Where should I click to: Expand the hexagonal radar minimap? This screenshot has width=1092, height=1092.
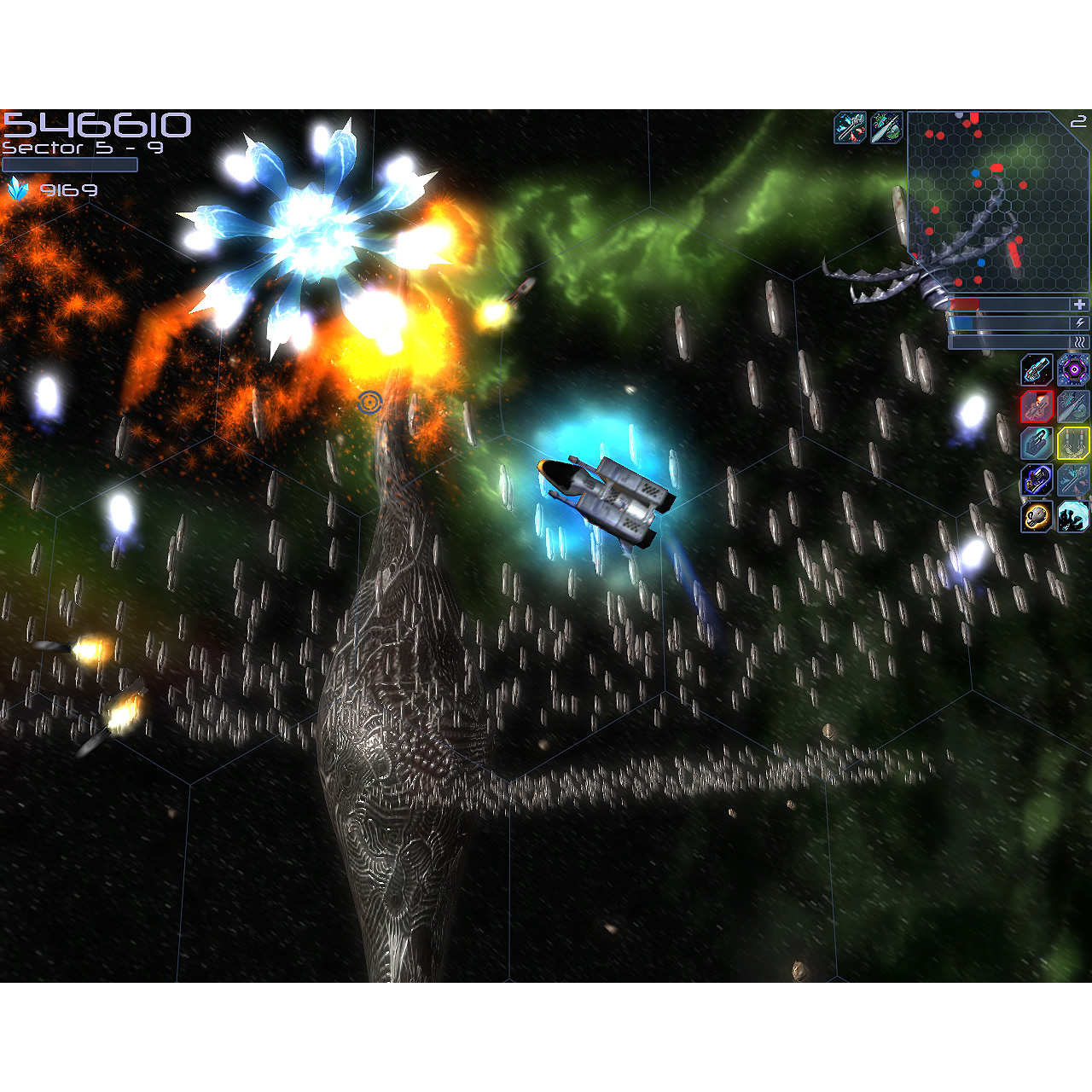994,200
